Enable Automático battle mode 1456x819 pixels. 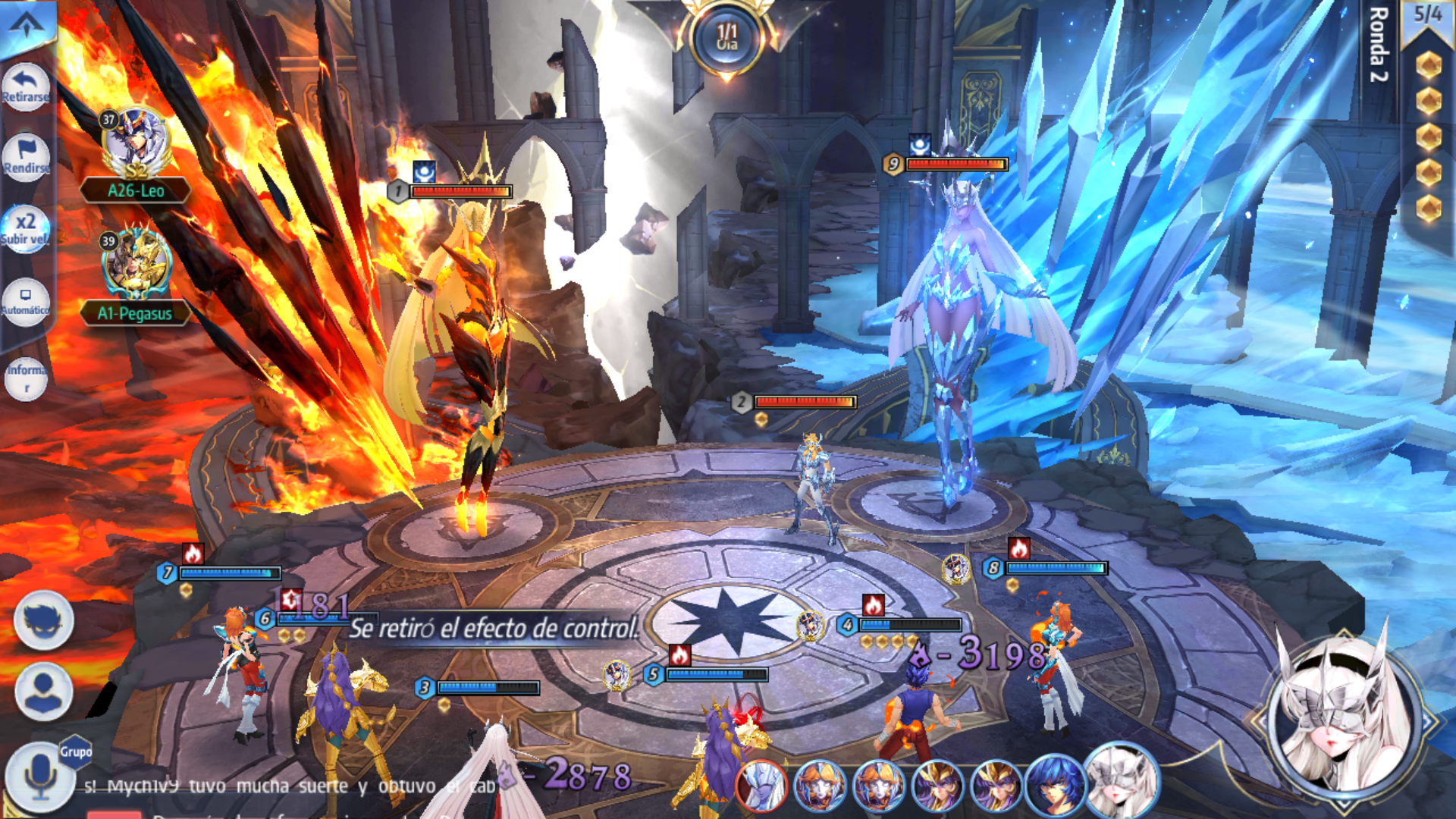(25, 301)
